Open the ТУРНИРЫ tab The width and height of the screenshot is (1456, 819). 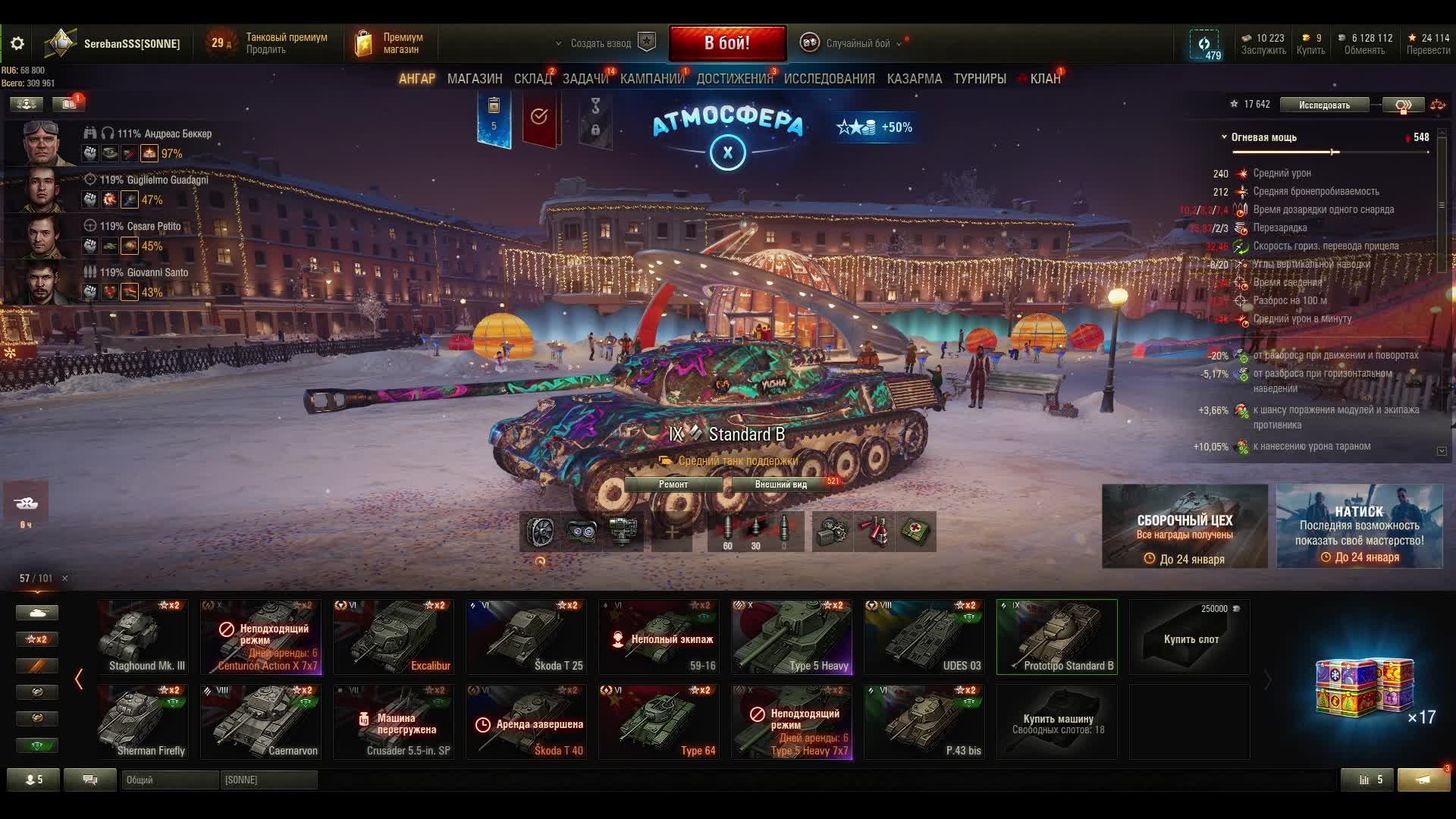click(980, 79)
